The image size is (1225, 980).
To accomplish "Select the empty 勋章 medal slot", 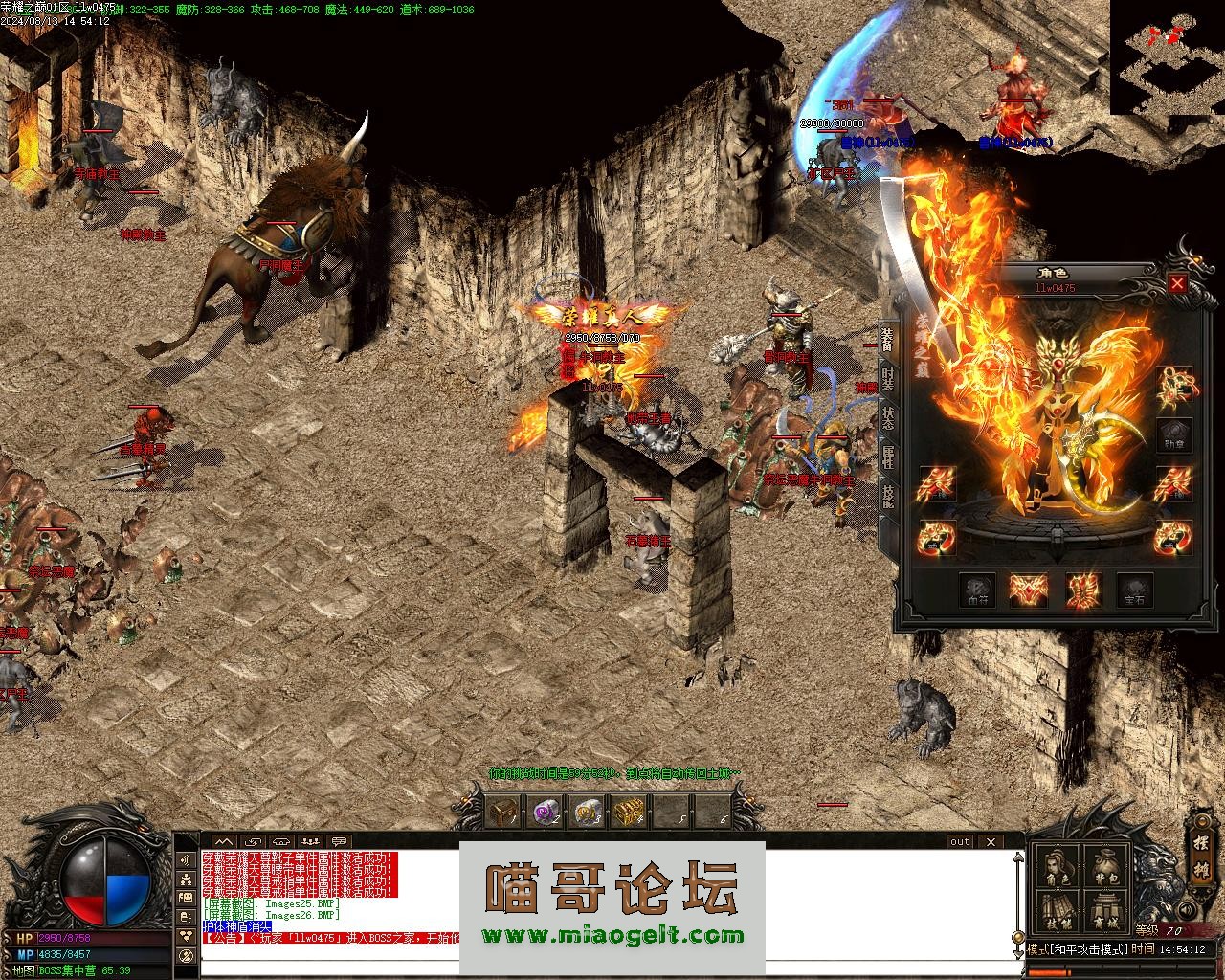I will click(x=1173, y=436).
